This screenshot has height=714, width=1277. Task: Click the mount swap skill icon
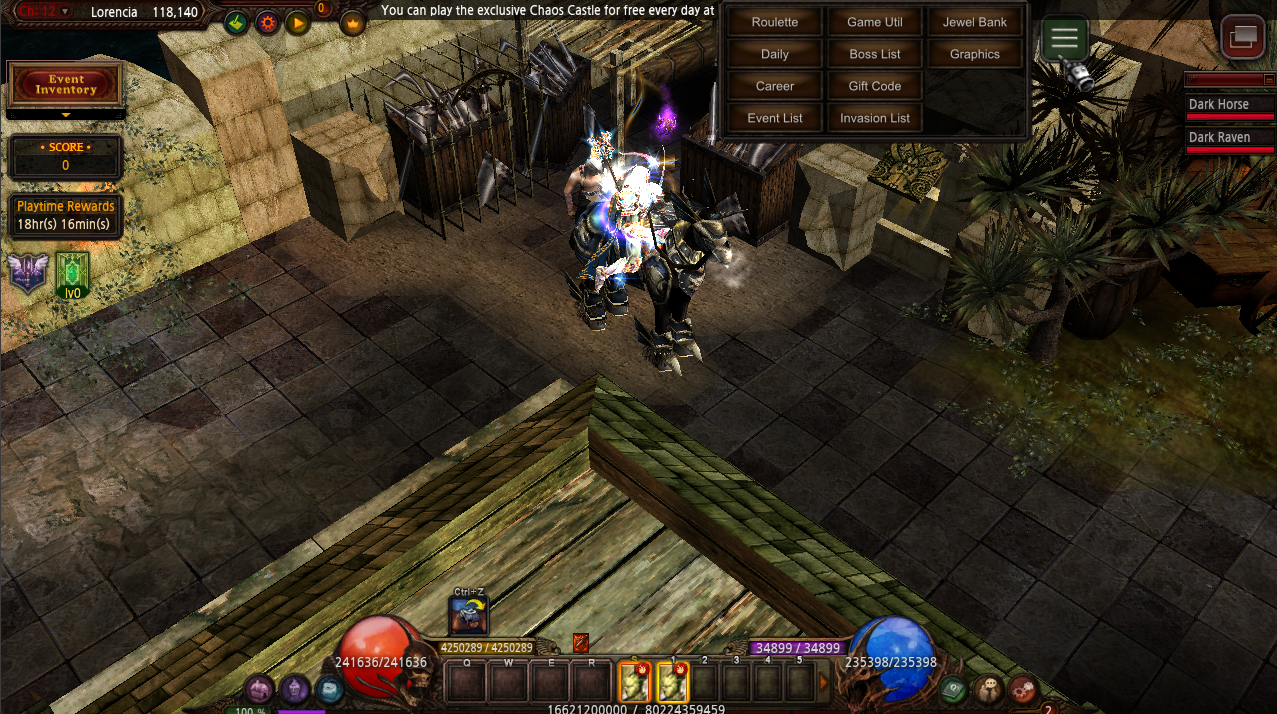tap(469, 615)
